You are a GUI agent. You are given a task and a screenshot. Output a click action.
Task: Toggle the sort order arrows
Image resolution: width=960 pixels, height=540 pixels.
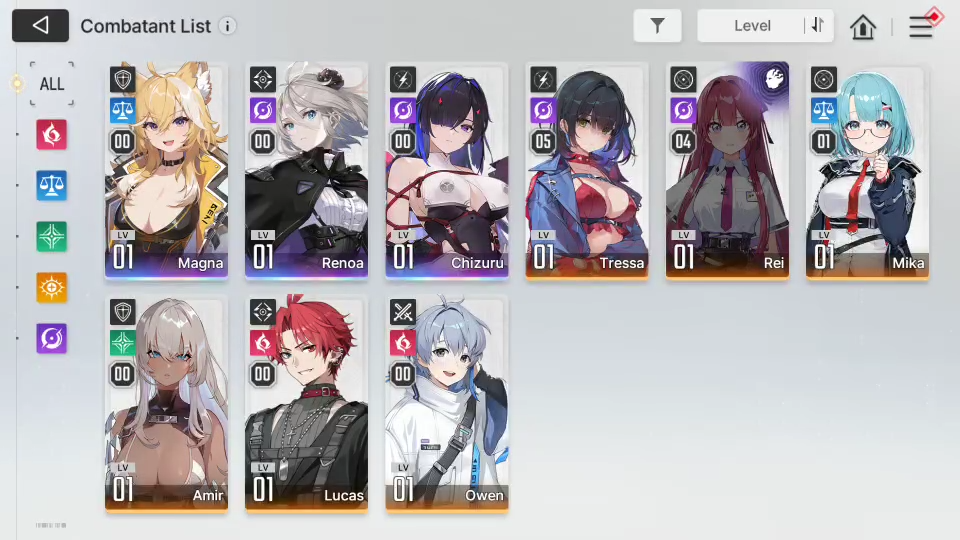(x=818, y=26)
